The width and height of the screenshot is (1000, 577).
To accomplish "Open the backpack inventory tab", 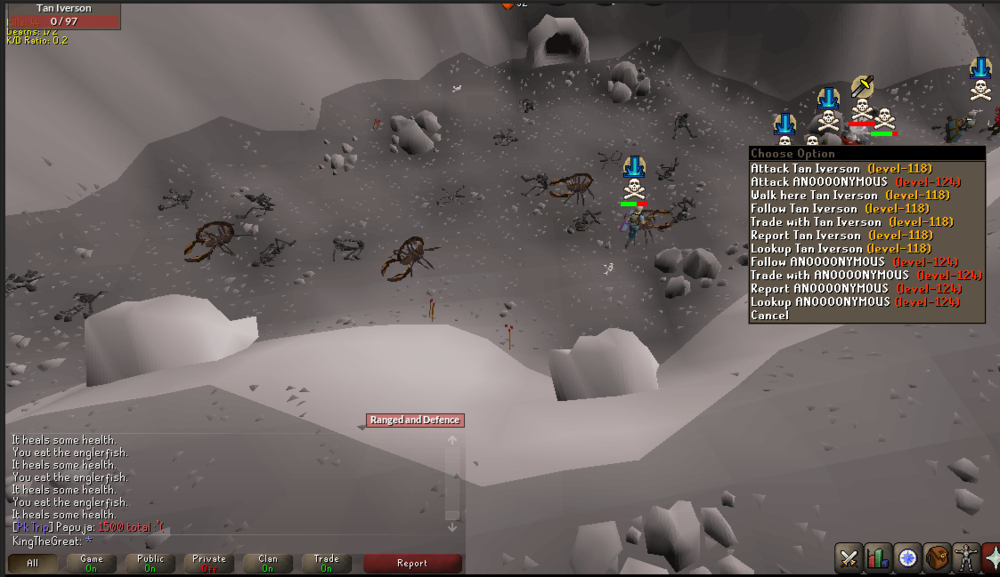I will coord(936,557).
